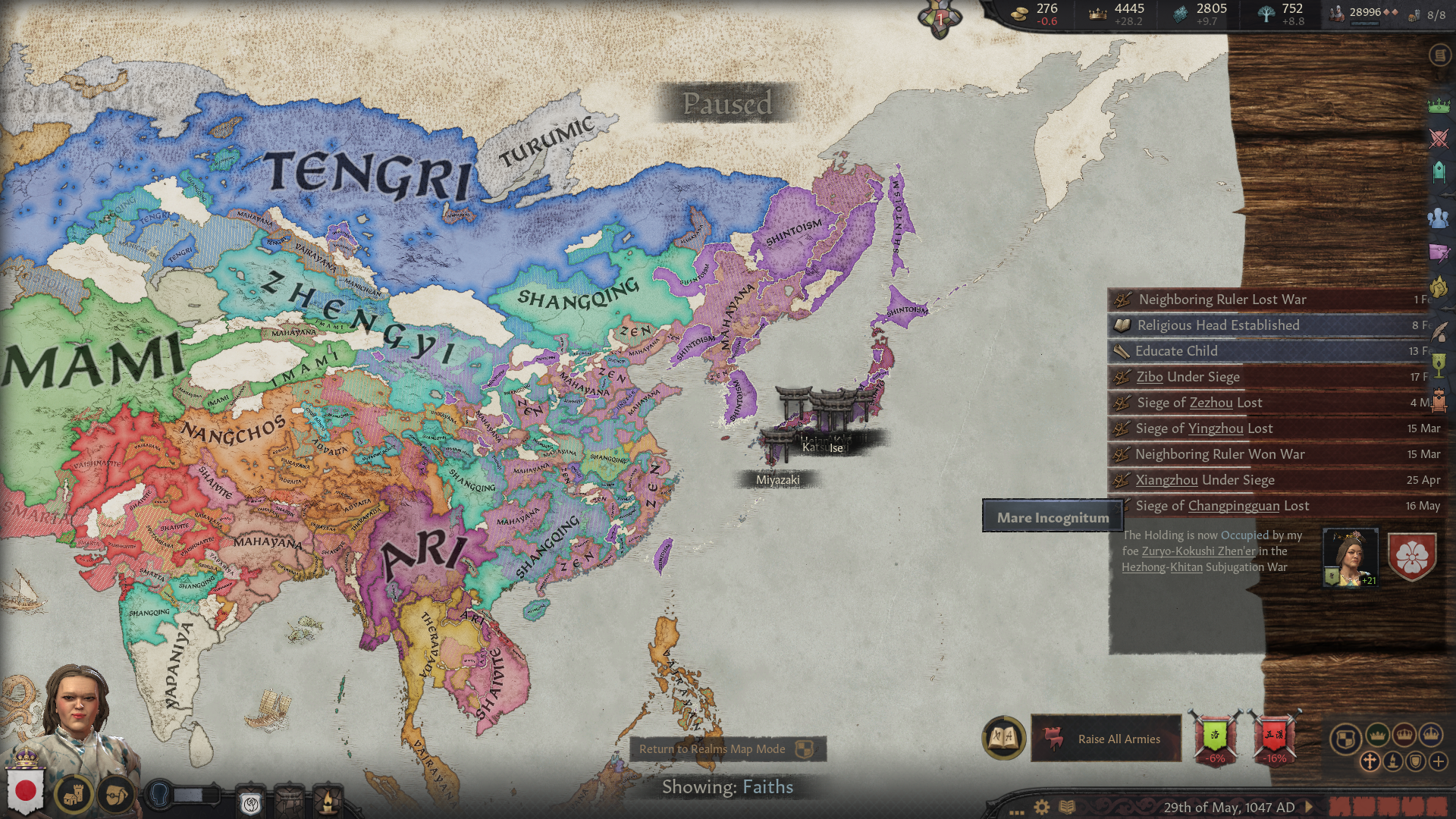Open the court tab with blue figures
Image resolution: width=1456 pixels, height=819 pixels.
click(1439, 218)
